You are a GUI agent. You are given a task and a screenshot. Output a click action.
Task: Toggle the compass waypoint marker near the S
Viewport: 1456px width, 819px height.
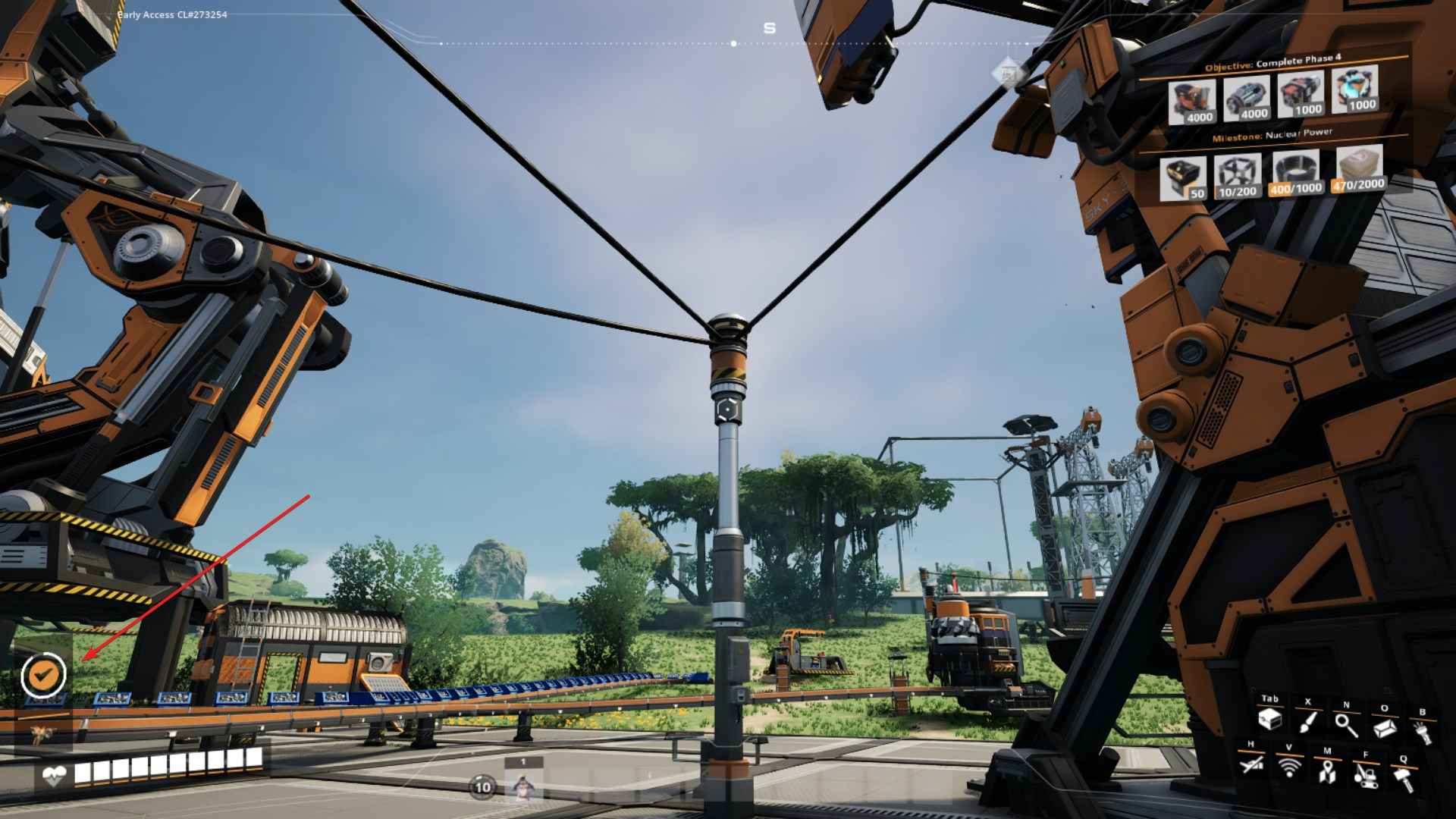point(733,44)
